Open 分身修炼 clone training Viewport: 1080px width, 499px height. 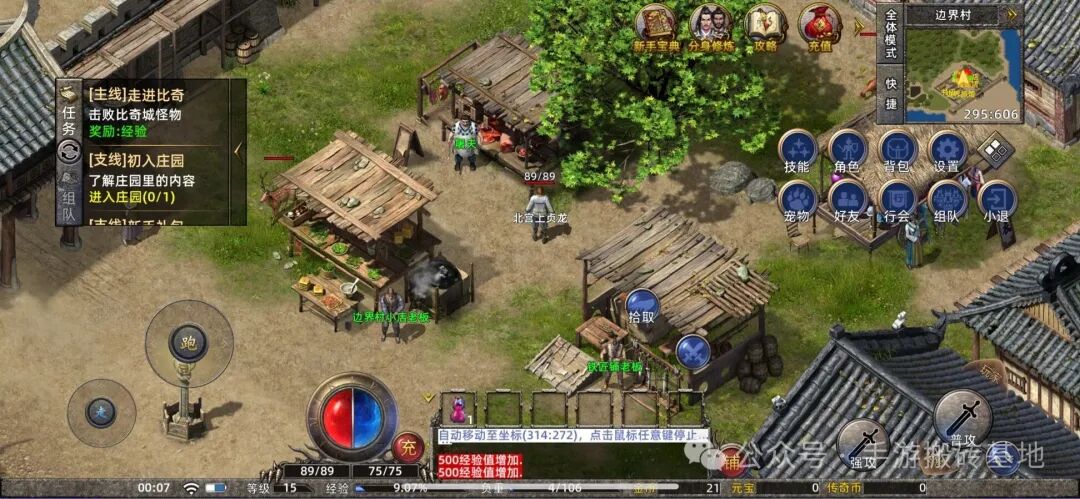(711, 25)
